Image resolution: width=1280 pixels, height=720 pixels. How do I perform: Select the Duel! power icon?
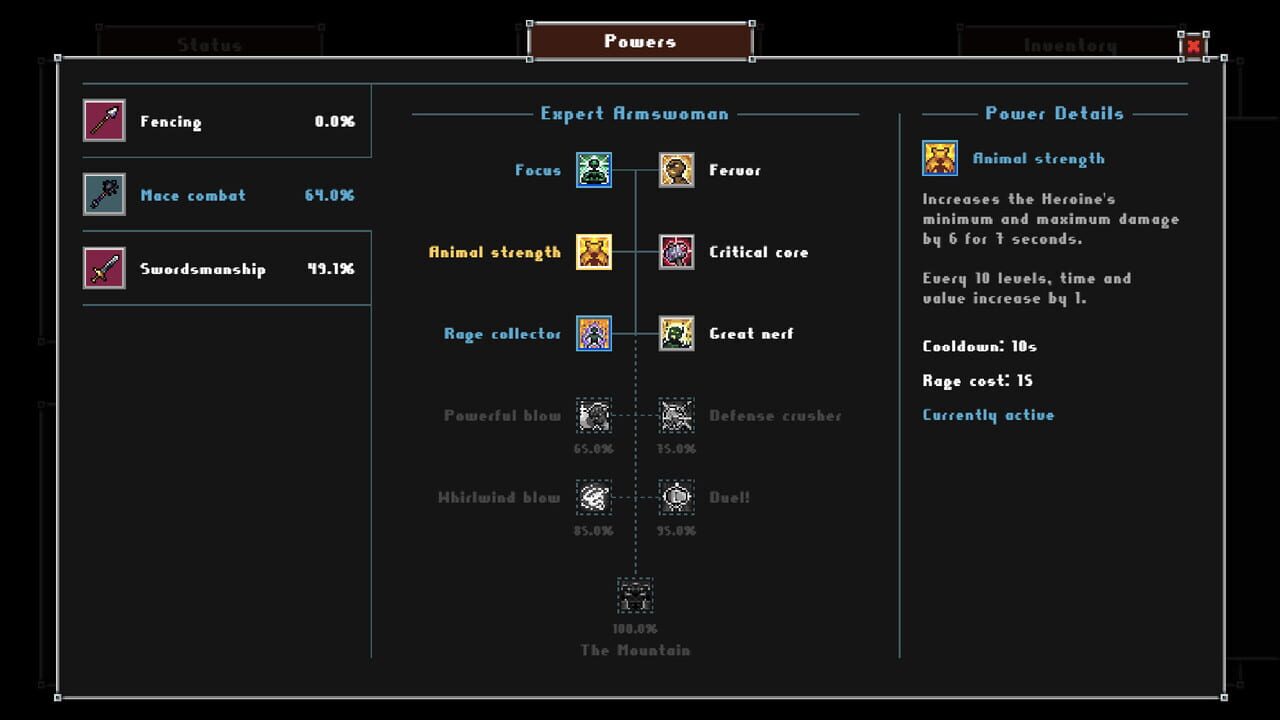[676, 498]
